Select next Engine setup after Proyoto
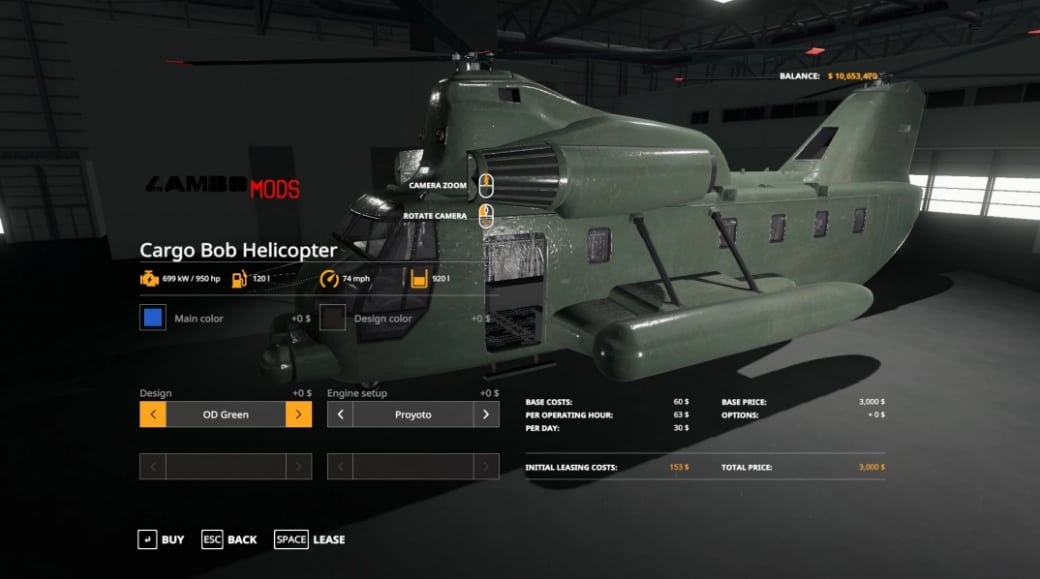The width and height of the screenshot is (1040, 579). coord(486,414)
